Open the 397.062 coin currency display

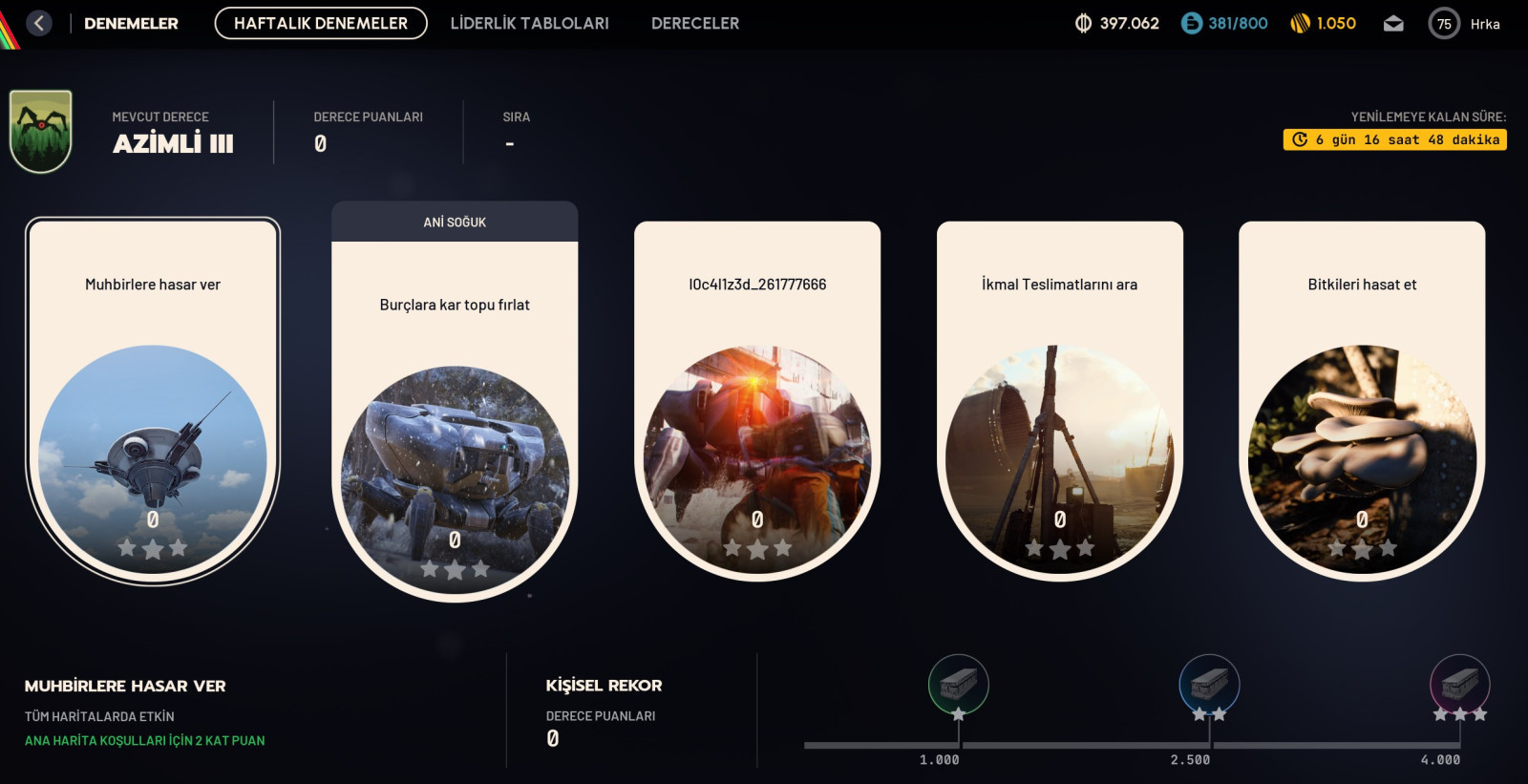[x=1116, y=23]
